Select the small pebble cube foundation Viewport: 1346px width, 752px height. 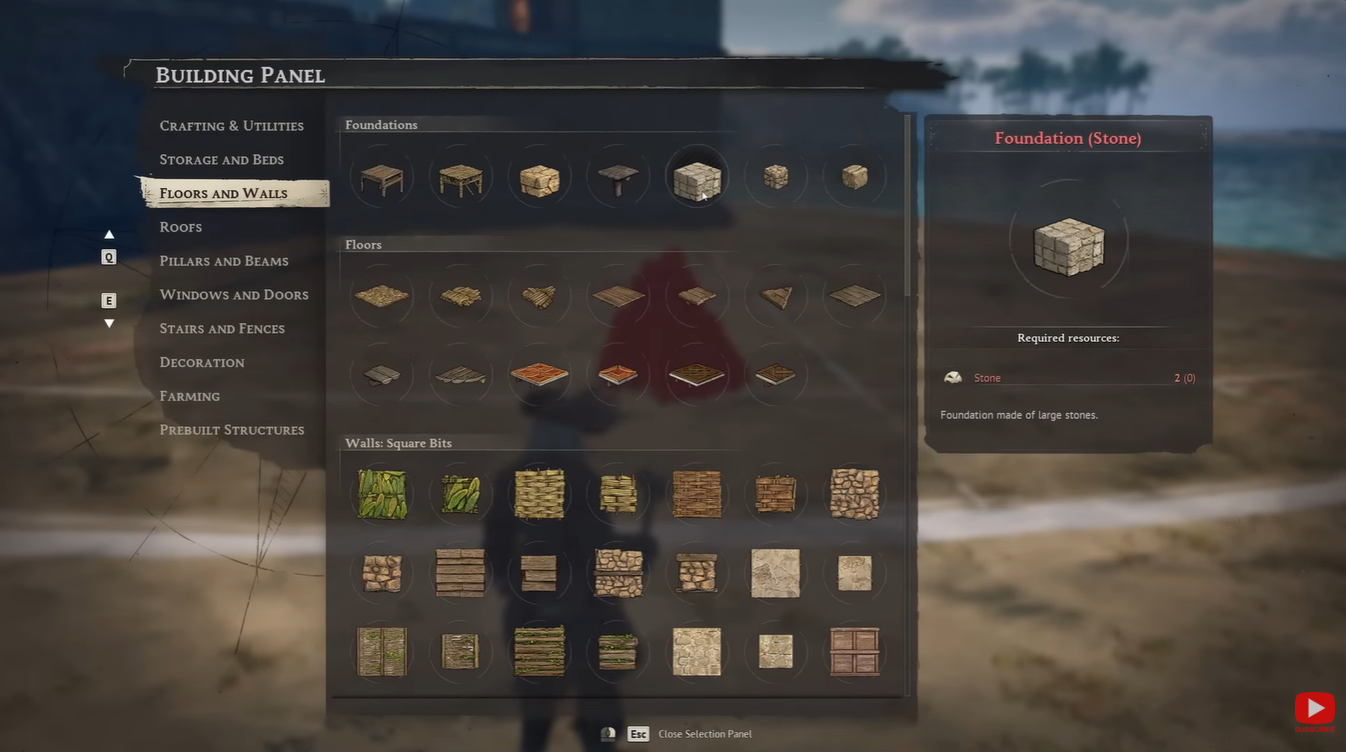(x=775, y=176)
